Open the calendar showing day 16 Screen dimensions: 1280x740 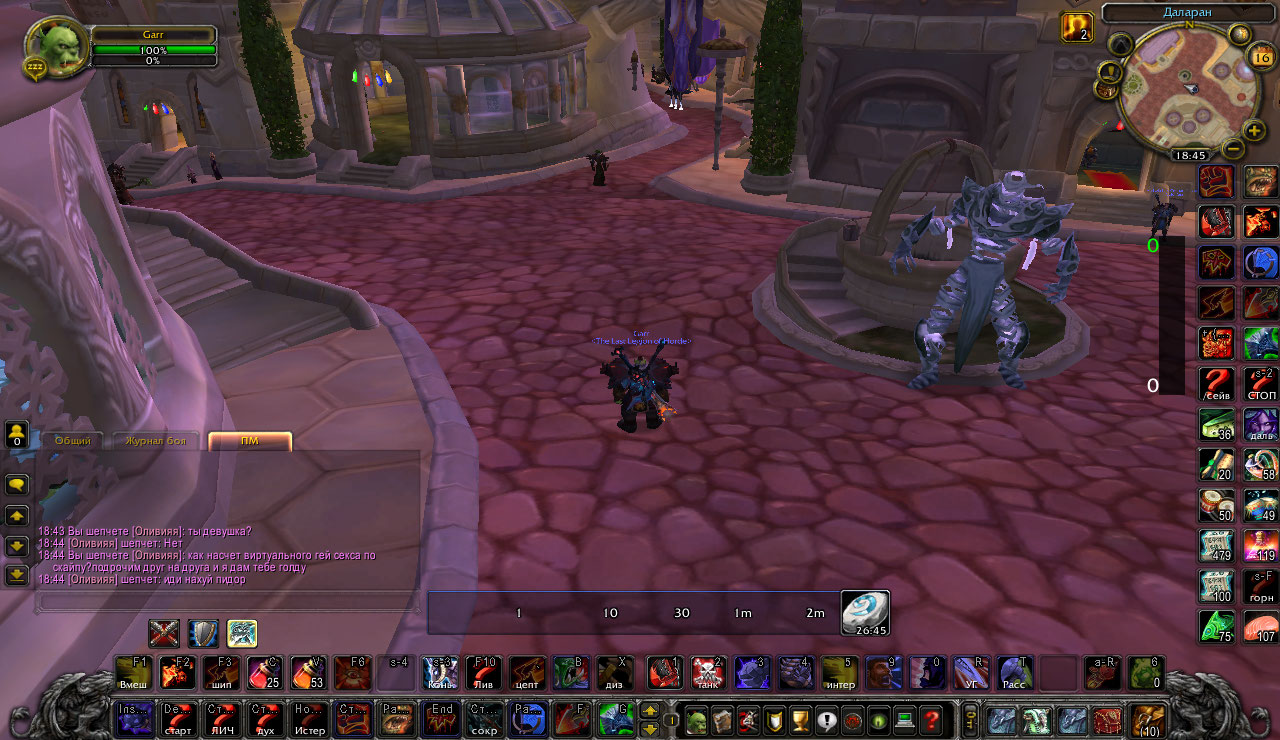coord(1260,58)
